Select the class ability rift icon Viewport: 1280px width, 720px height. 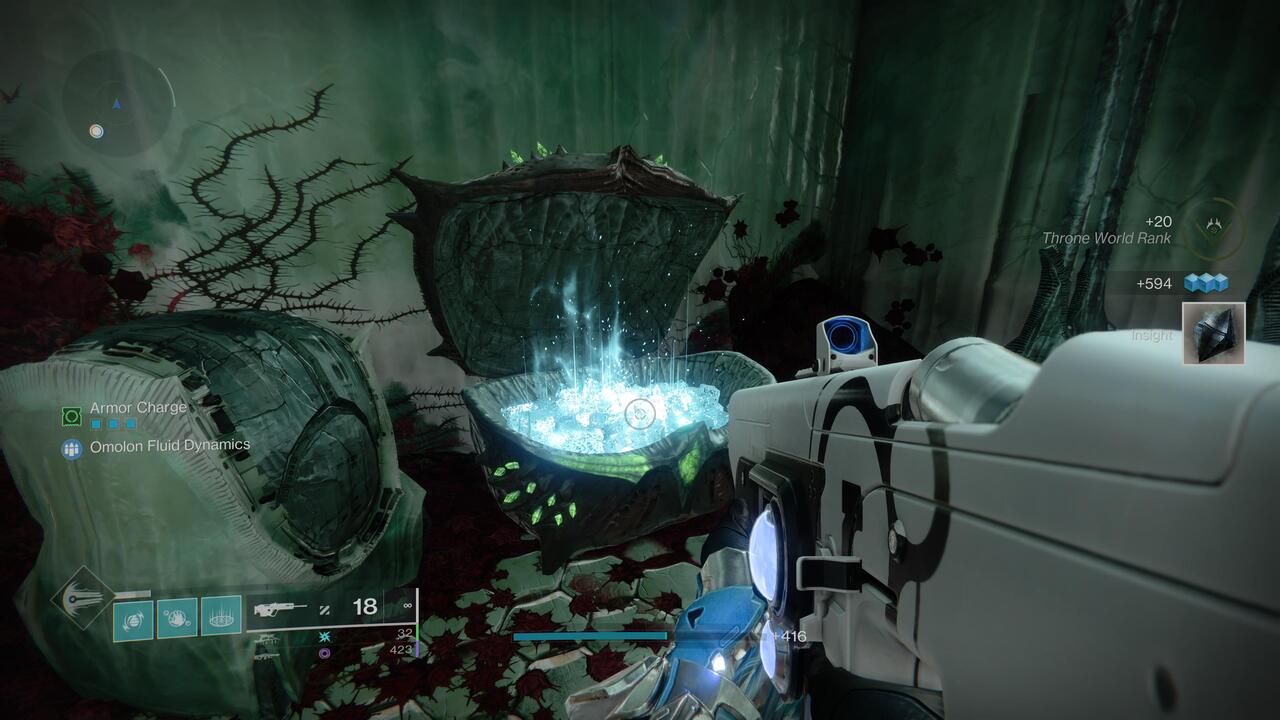pos(221,616)
